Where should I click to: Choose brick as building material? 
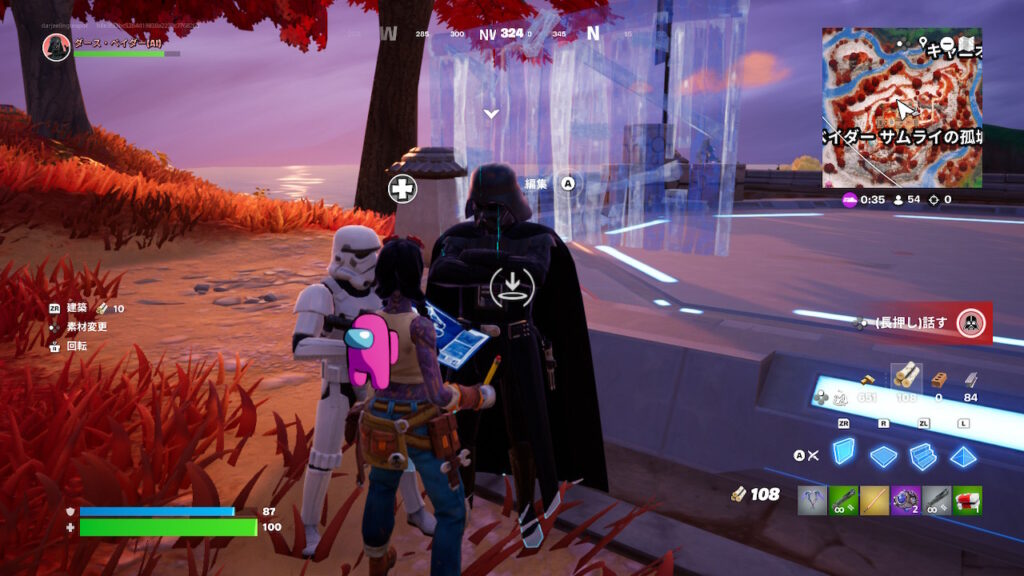pos(938,379)
